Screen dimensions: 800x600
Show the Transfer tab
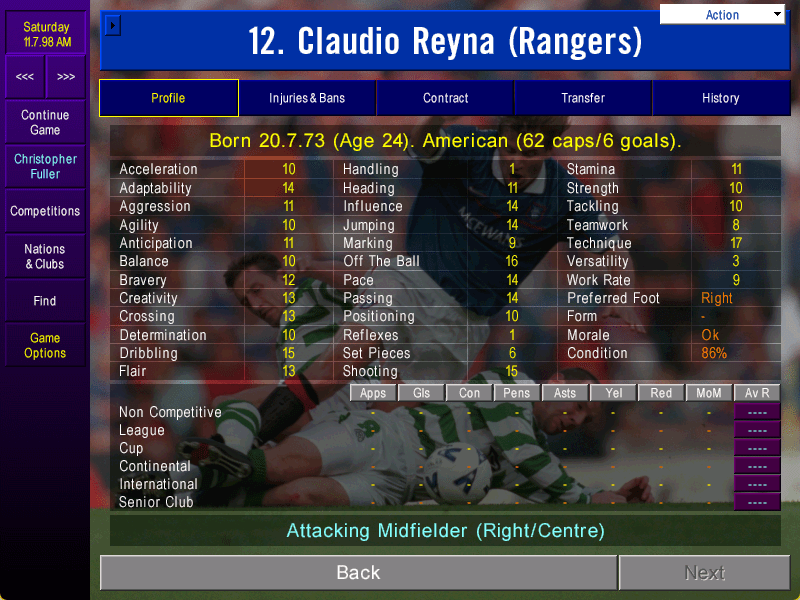pos(583,98)
